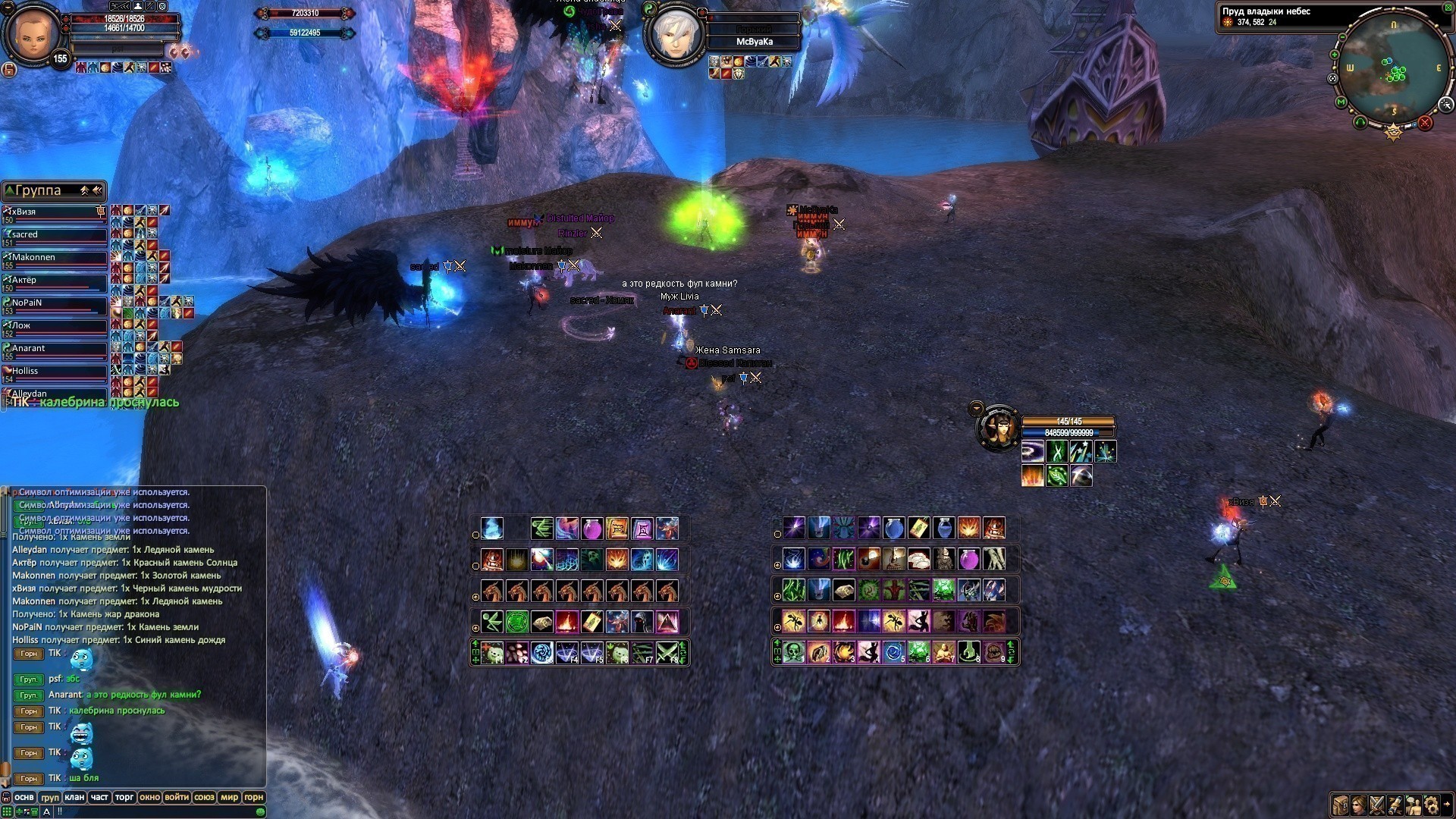Click the pet portrait with dark hair
Image resolution: width=1456 pixels, height=819 pixels.
[x=998, y=428]
